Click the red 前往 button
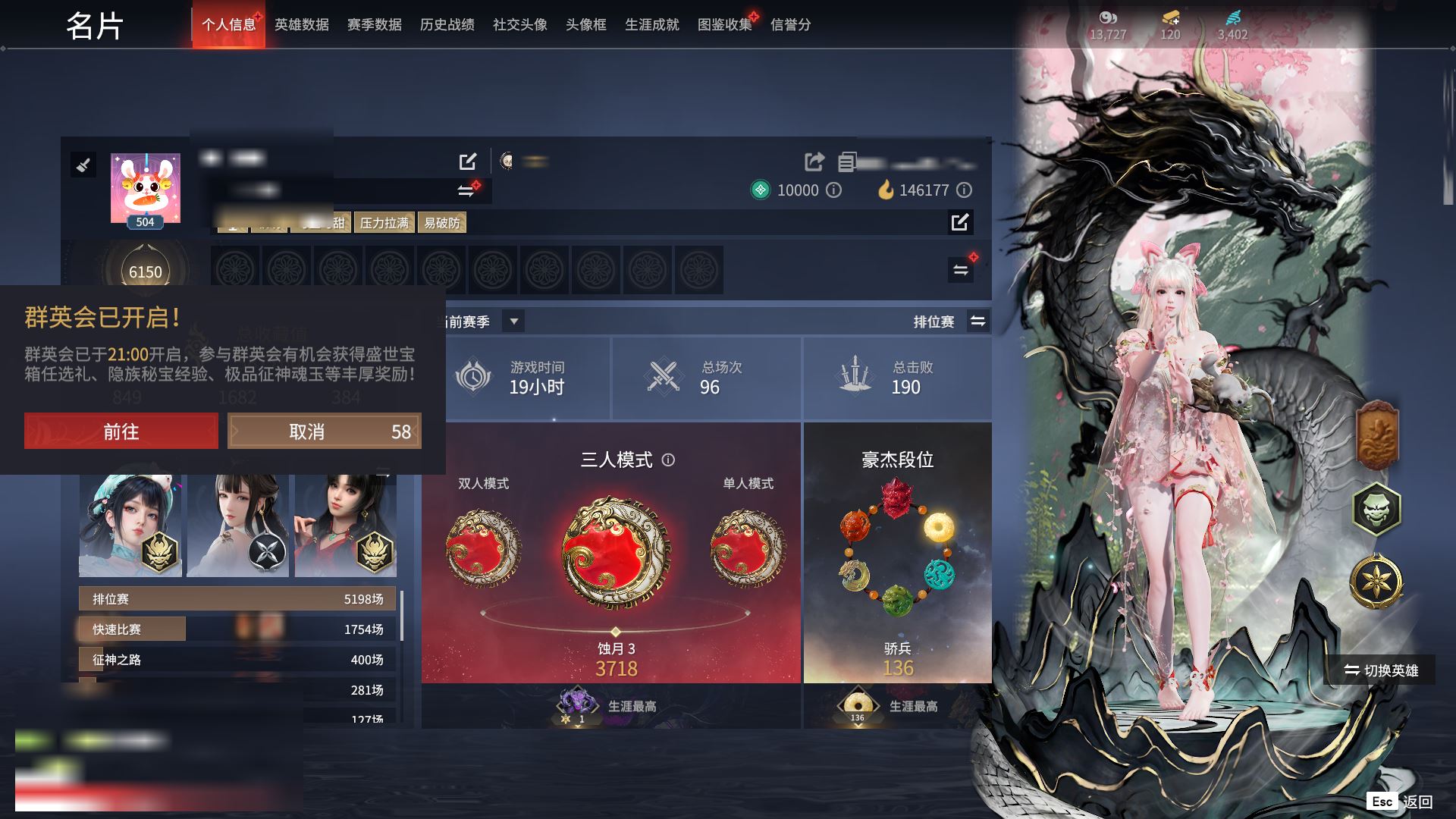The width and height of the screenshot is (1456, 819). (x=121, y=431)
